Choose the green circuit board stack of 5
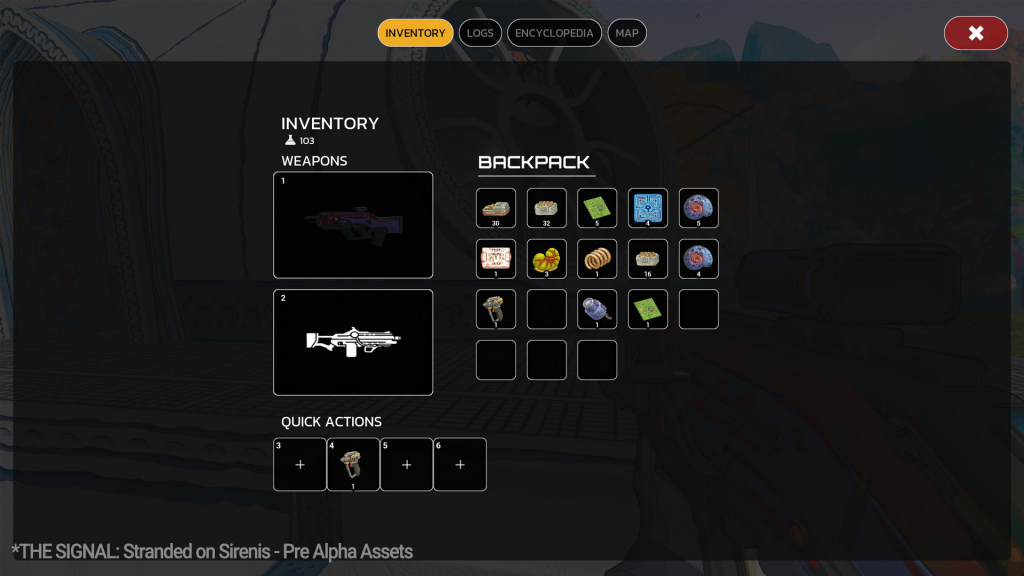 [597, 208]
